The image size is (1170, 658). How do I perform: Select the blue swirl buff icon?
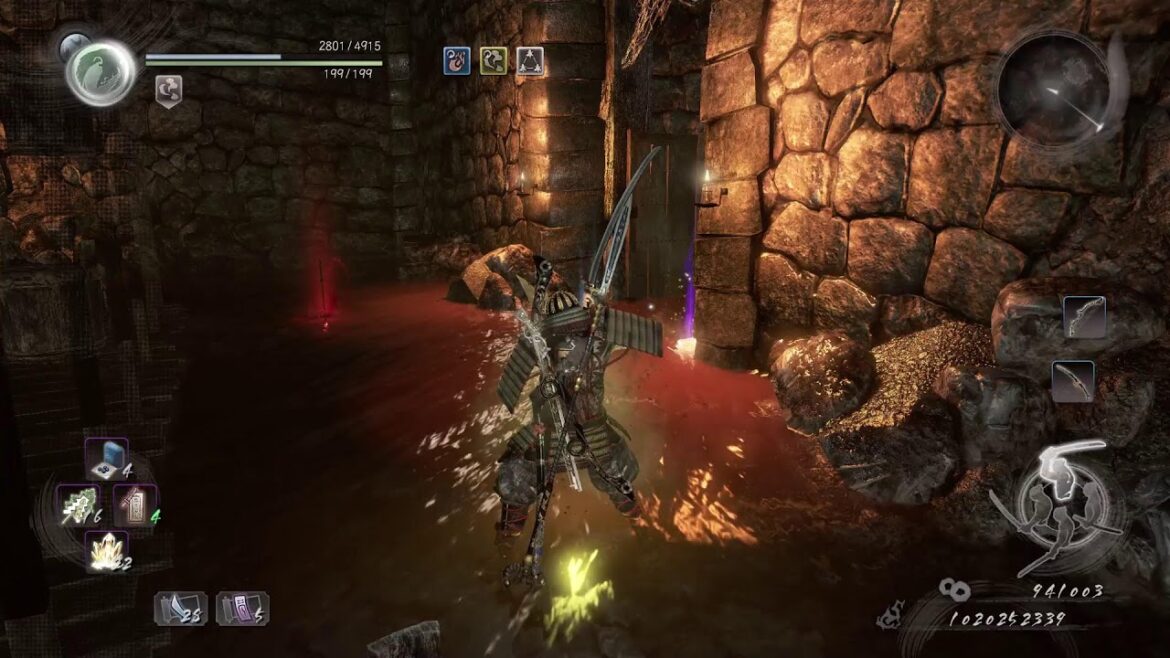coord(457,62)
